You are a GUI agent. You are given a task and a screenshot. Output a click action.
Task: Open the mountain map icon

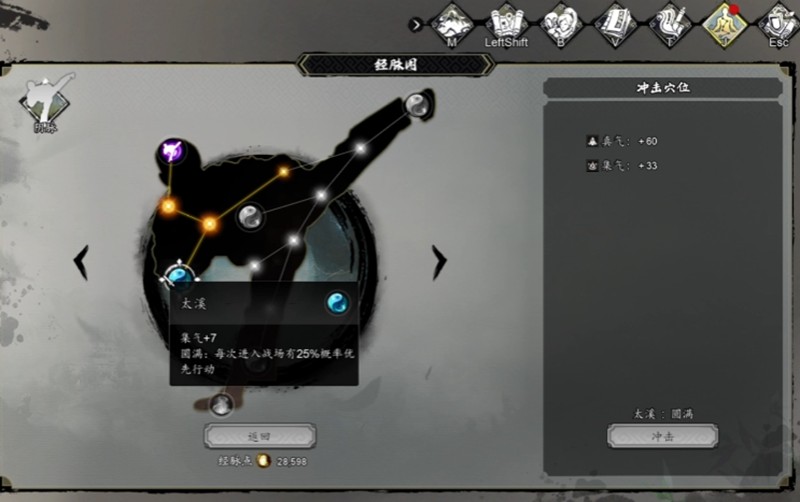pos(452,22)
